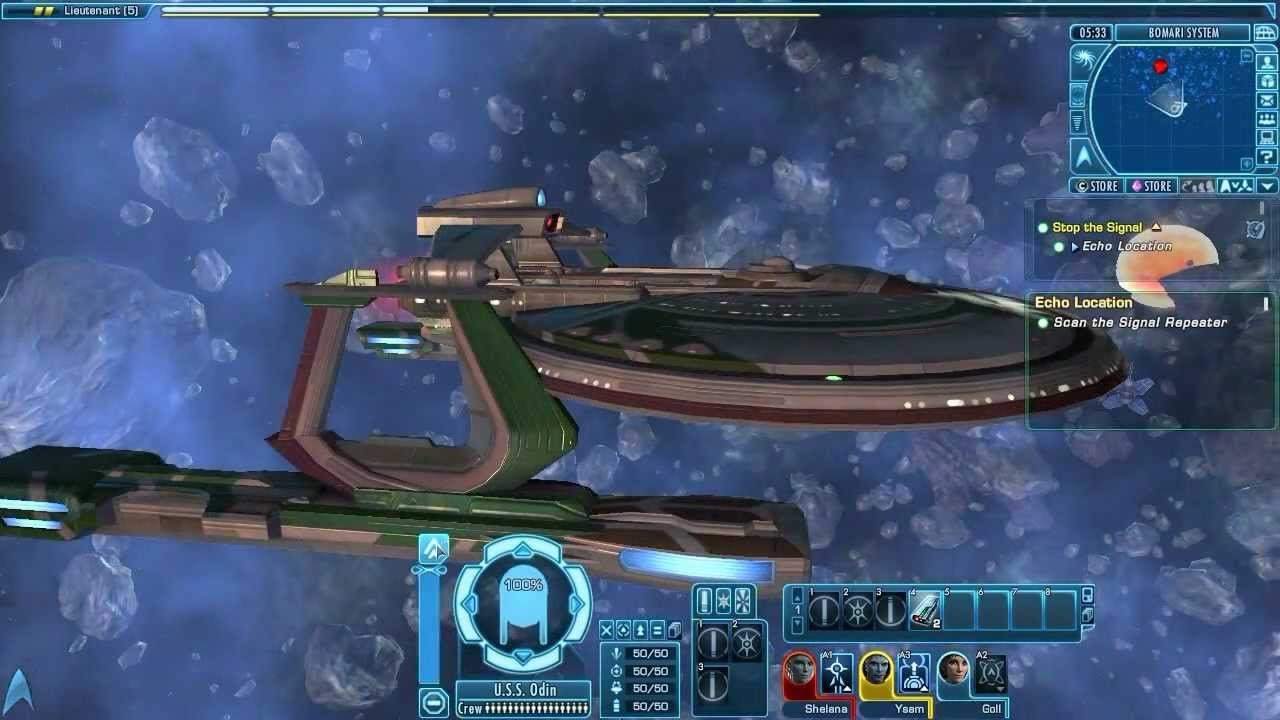Image resolution: width=1280 pixels, height=720 pixels.
Task: Toggle the minimap sound speaker icon
Action: pyautogui.click(x=1246, y=162)
